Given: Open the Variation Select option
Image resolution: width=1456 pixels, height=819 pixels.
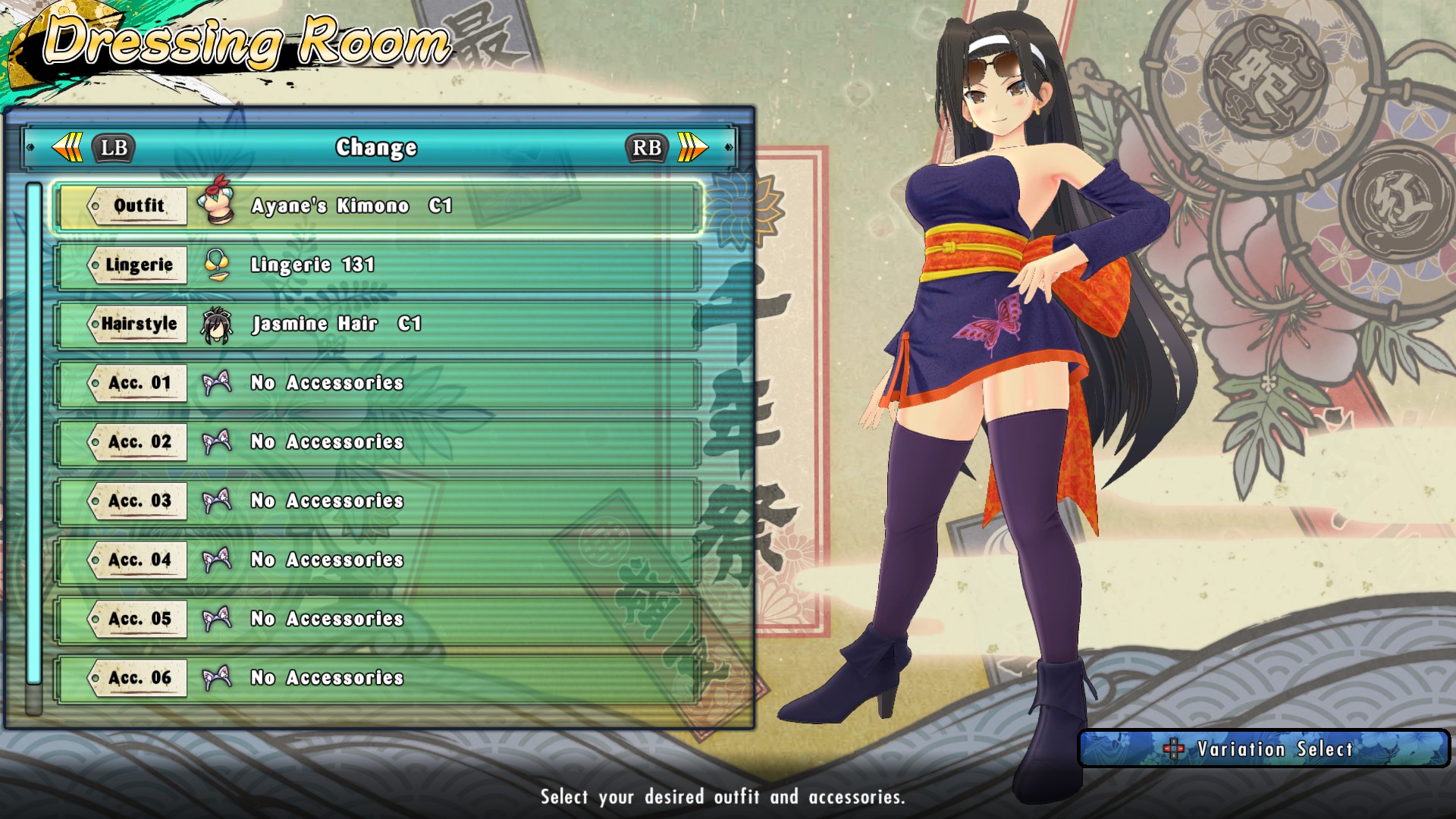Looking at the screenshot, I should point(1263,749).
